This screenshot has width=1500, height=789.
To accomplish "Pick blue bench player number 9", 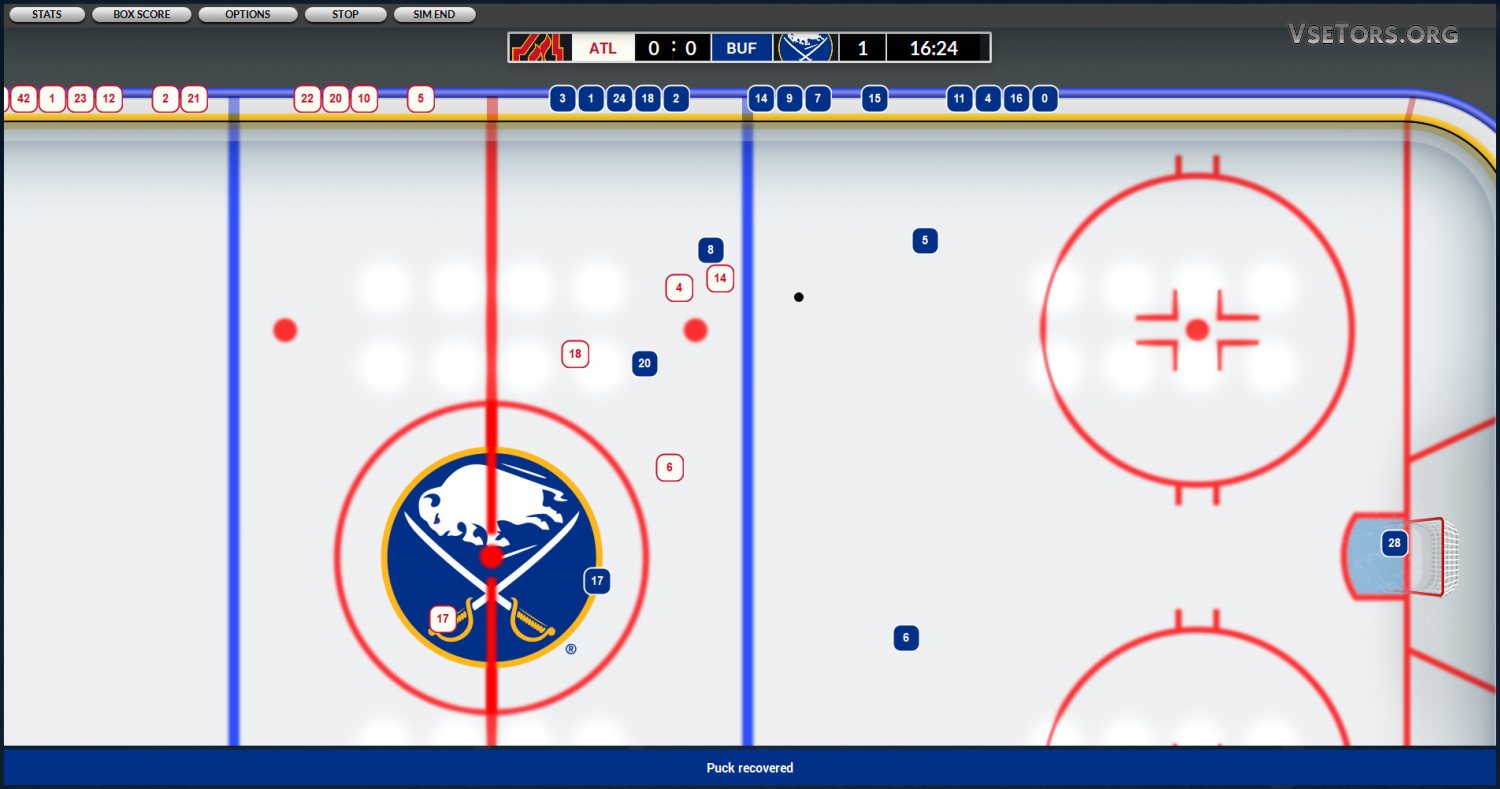I will coord(789,99).
